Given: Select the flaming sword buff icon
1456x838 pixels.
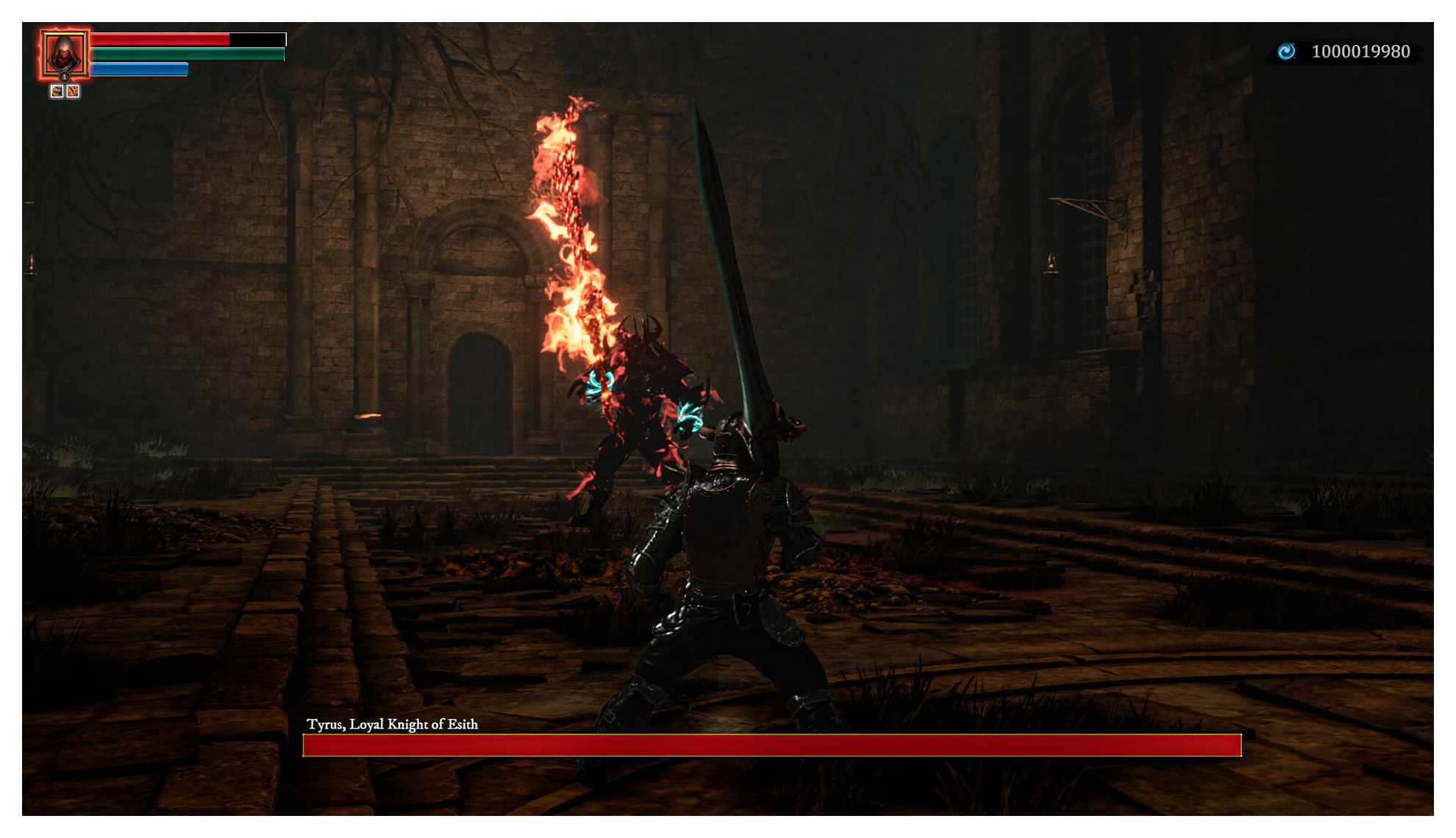Looking at the screenshot, I should [73, 91].
